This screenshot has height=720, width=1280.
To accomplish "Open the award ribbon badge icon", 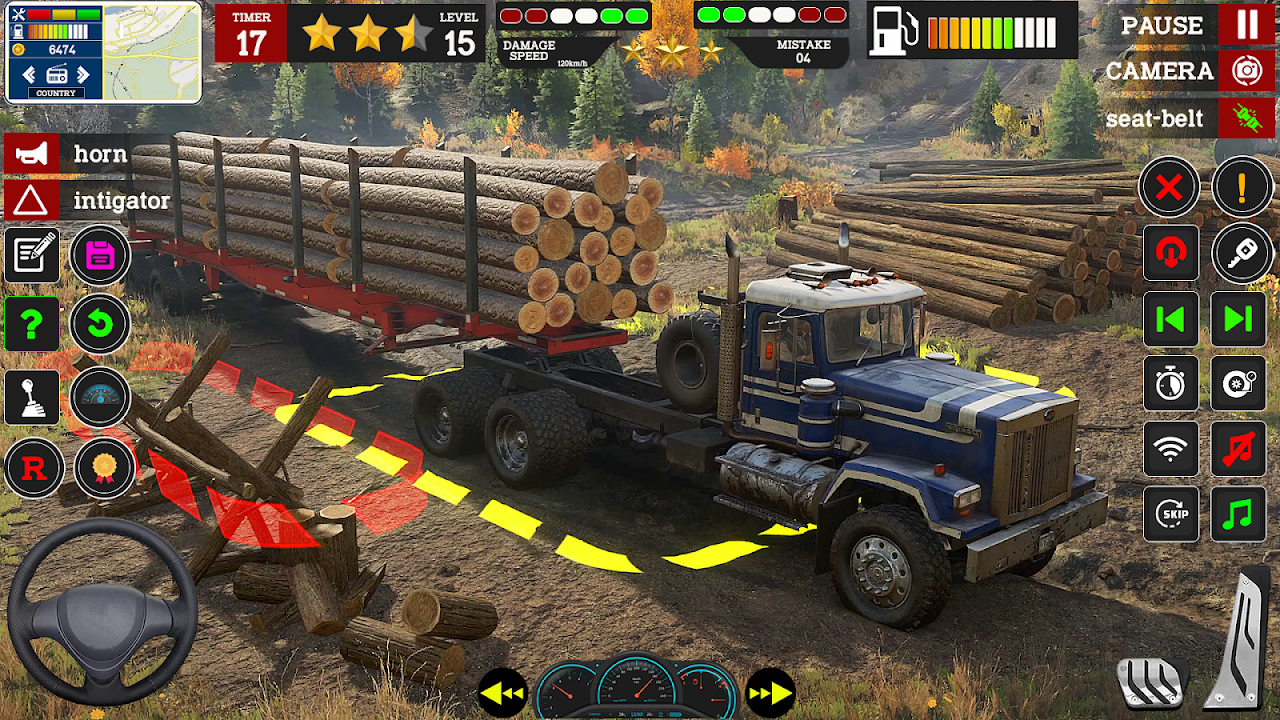I will (103, 468).
